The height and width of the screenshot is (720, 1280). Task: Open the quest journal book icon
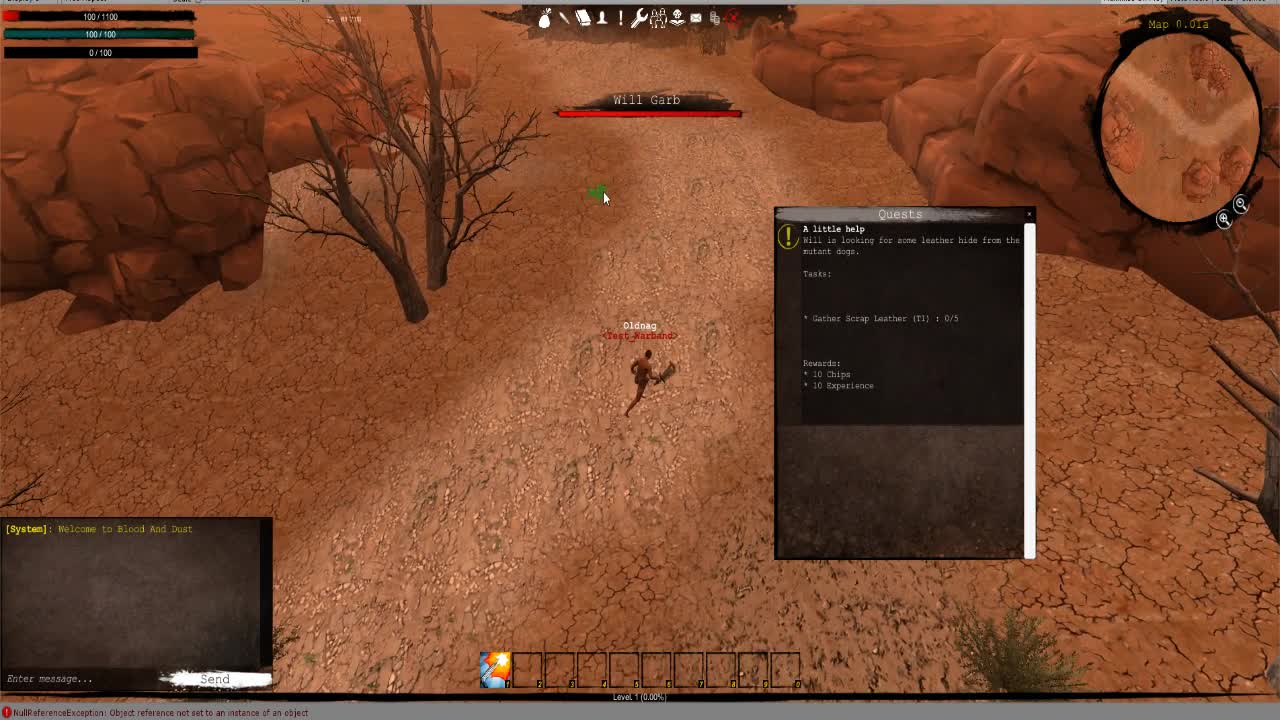(x=584, y=17)
